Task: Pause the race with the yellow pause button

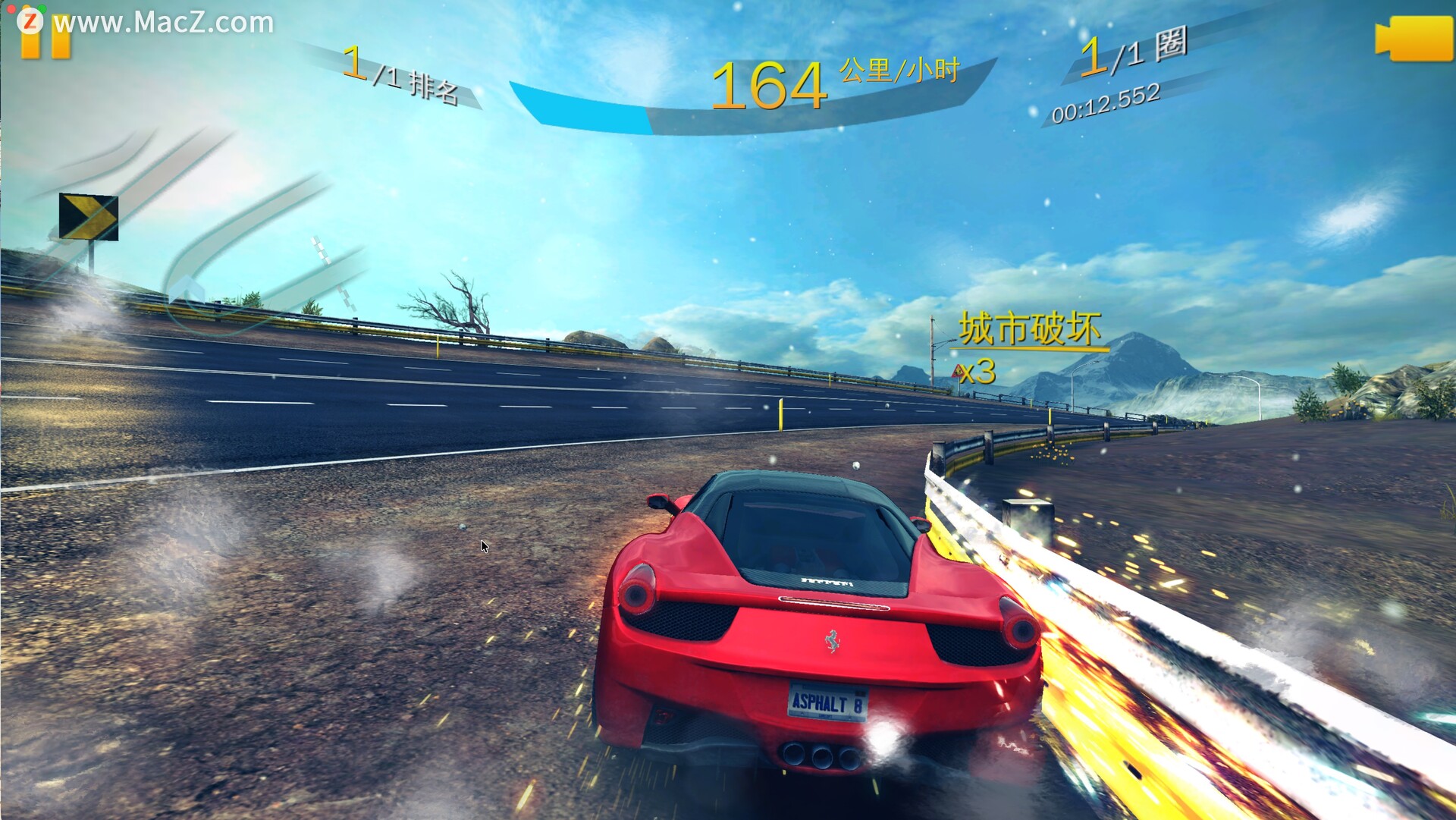Action: (45, 44)
